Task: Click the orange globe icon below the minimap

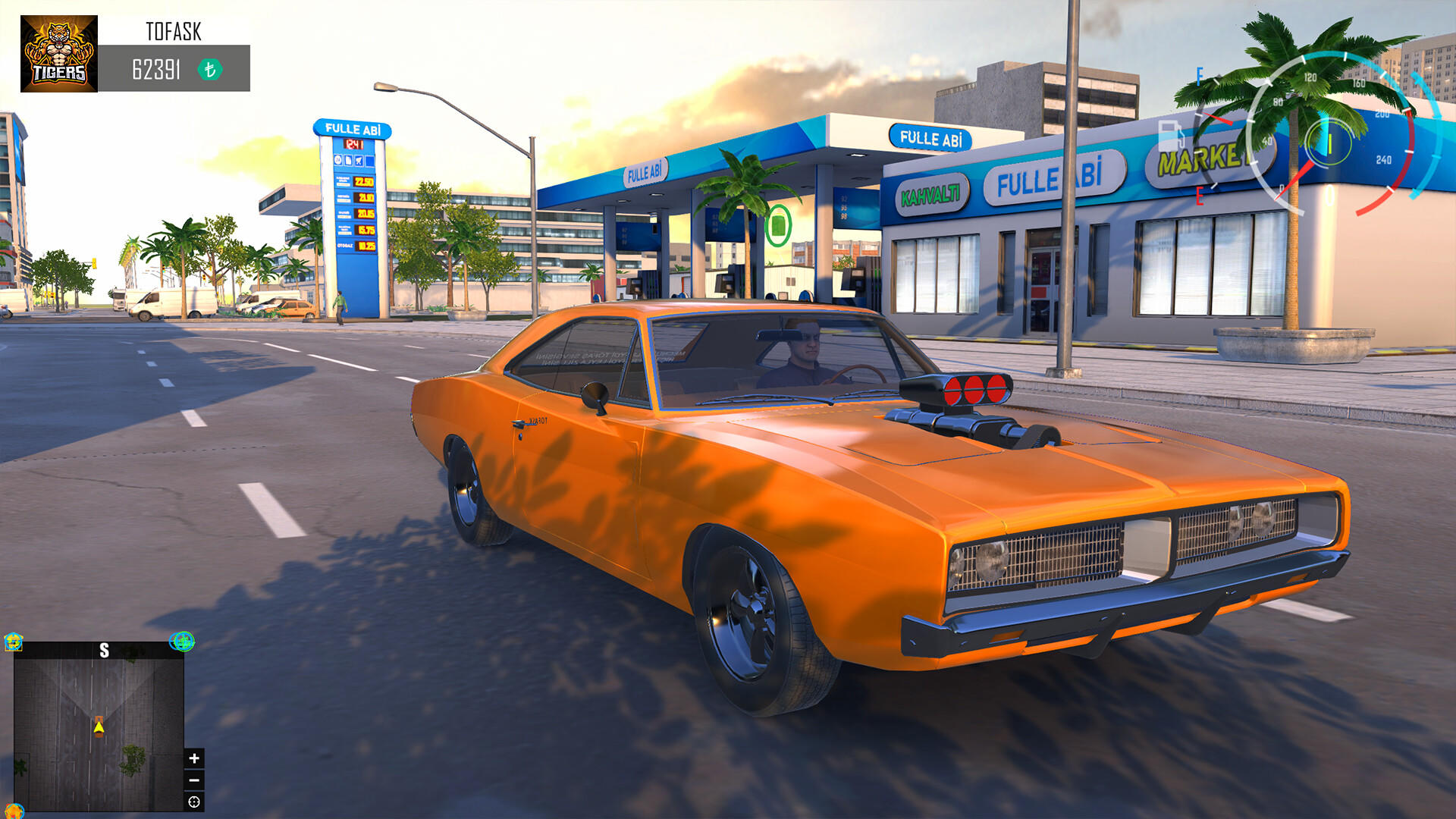Action: pos(14,812)
